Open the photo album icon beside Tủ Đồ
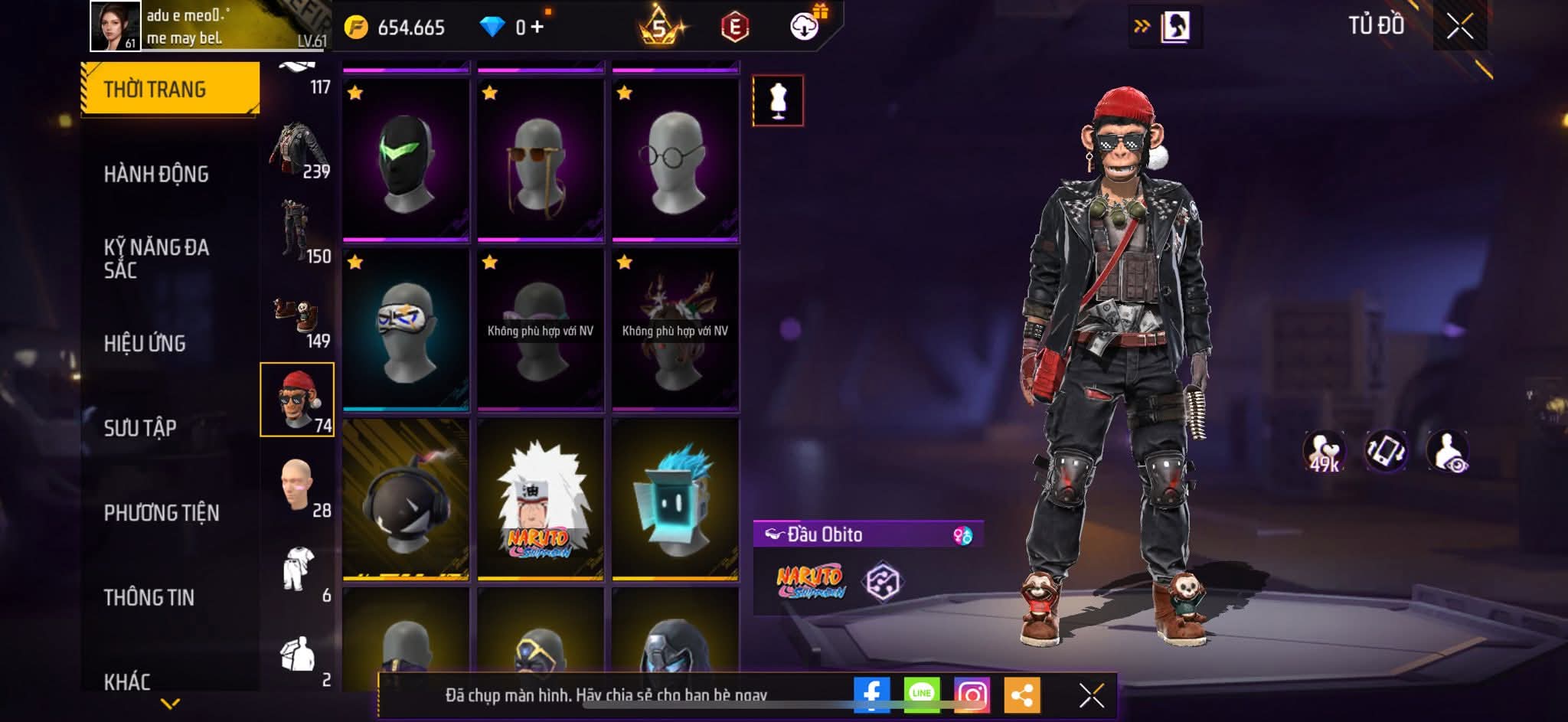This screenshot has width=1568, height=722. coord(1177,25)
